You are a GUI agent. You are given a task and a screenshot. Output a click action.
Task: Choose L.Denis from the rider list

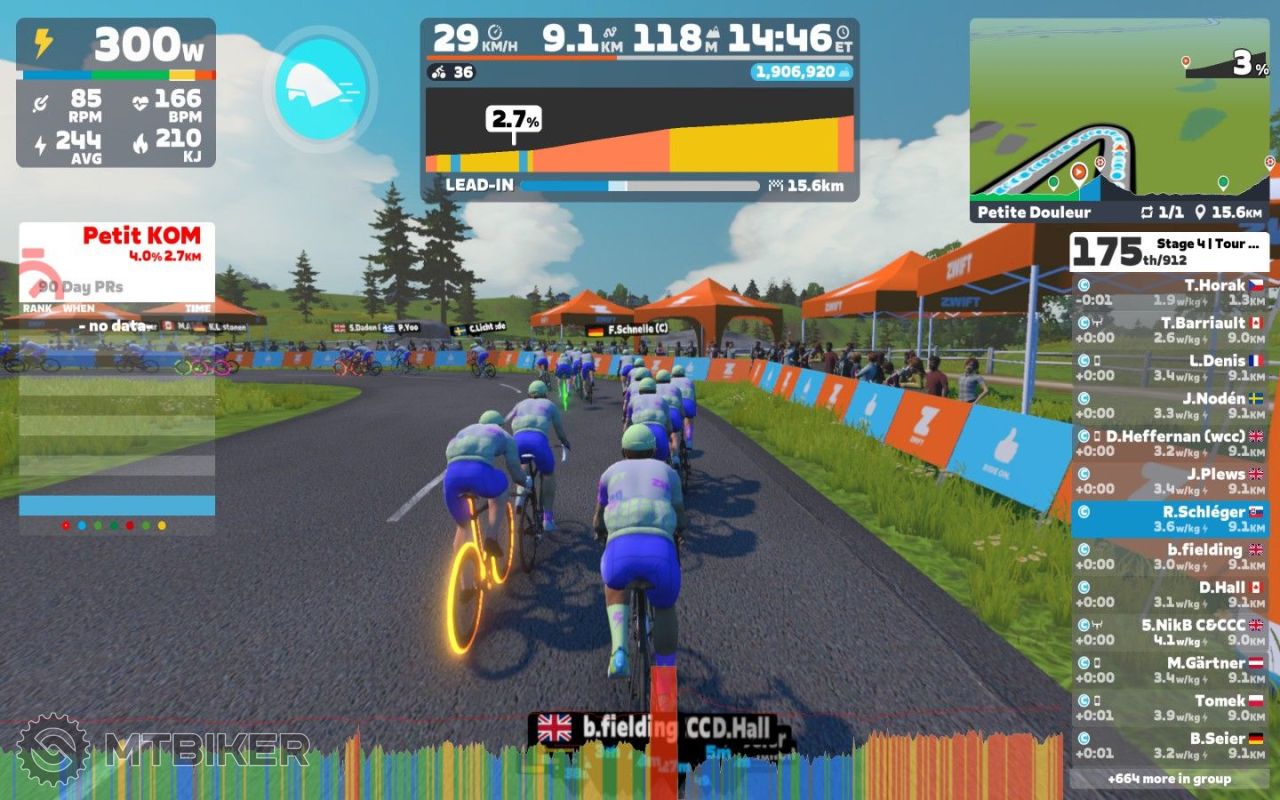click(x=1169, y=368)
